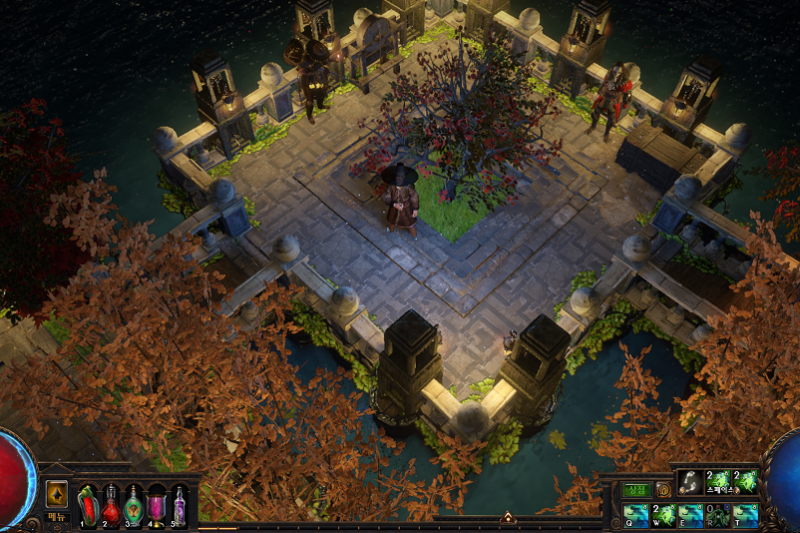This screenshot has width=800, height=533.
Task: Activate the green figure skill on R
Action: 718,514
